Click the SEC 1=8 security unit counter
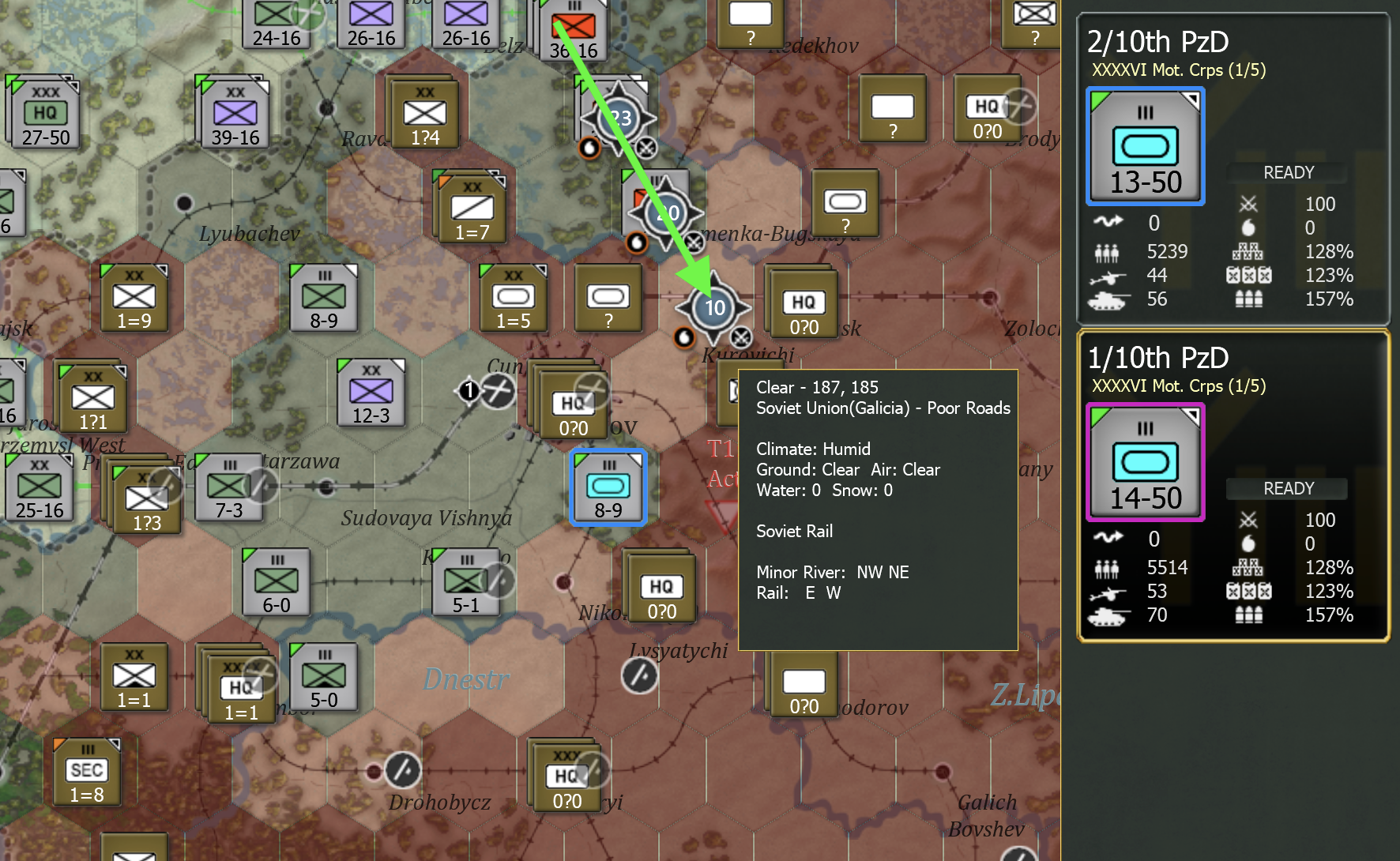Screen dimensions: 1400x861 tap(85, 770)
